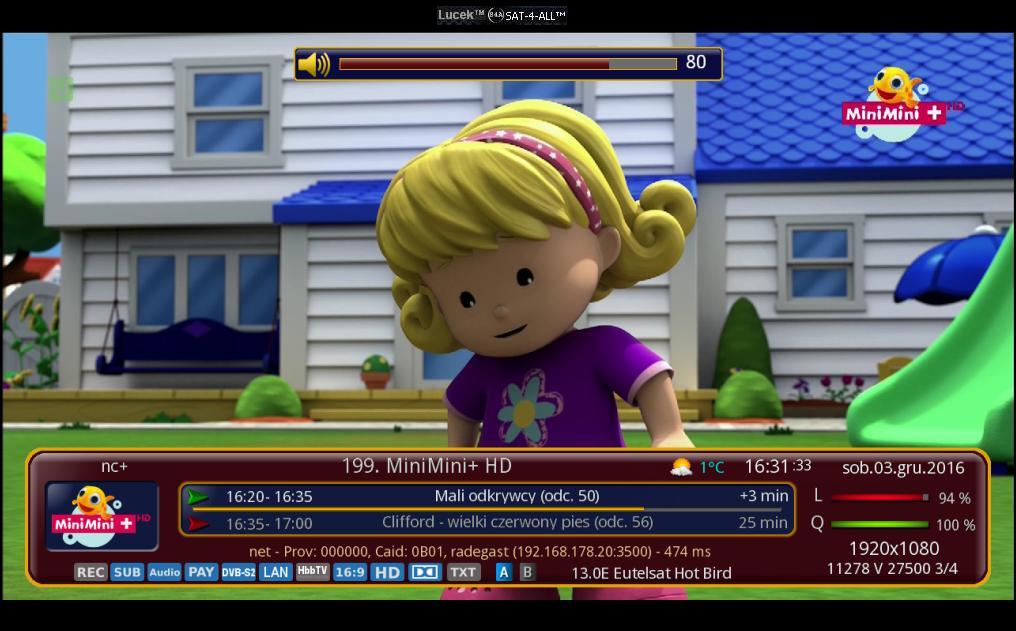Click the volume speaker icon

click(314, 64)
